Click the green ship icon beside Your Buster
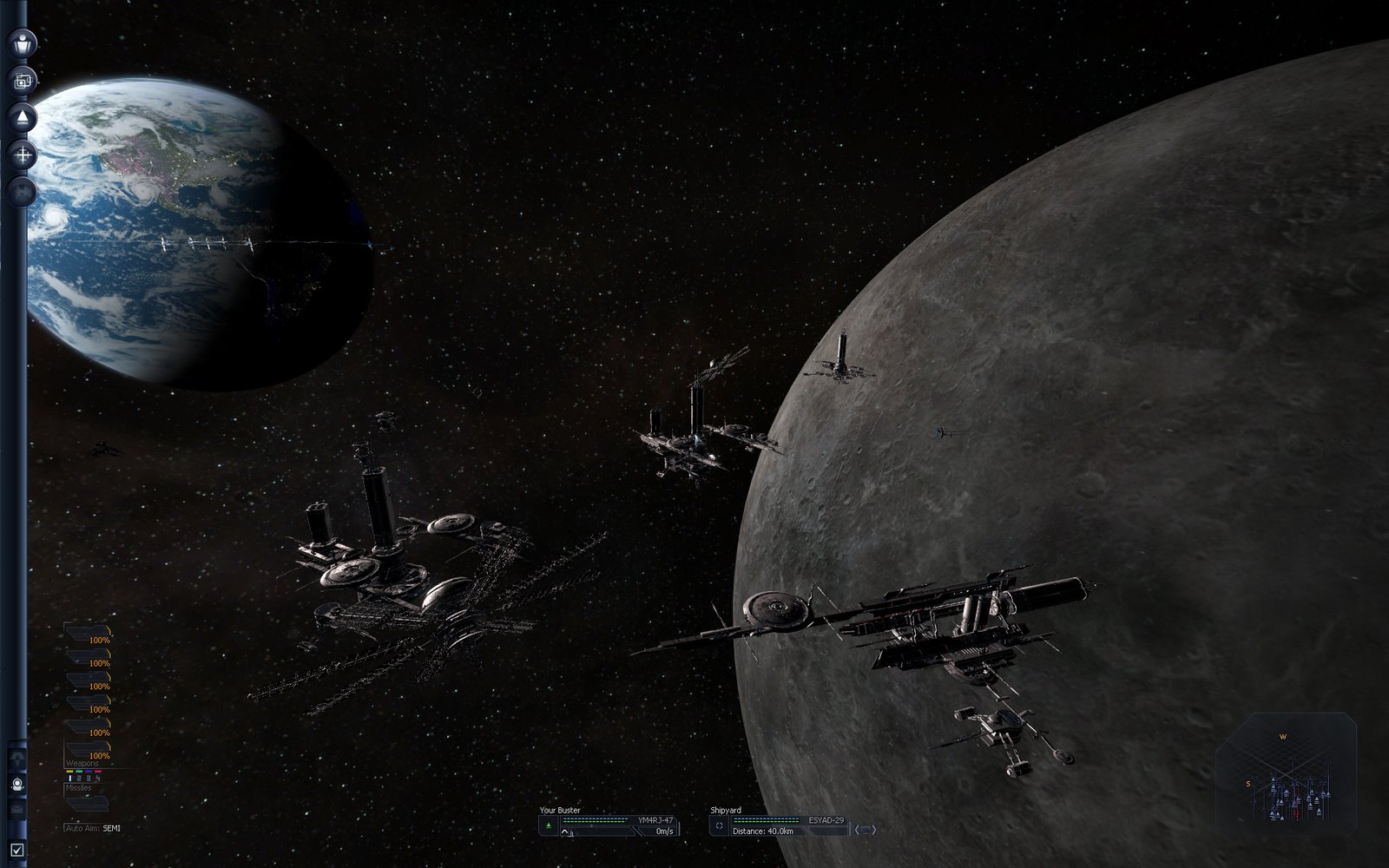This screenshot has height=868, width=1389. [549, 825]
